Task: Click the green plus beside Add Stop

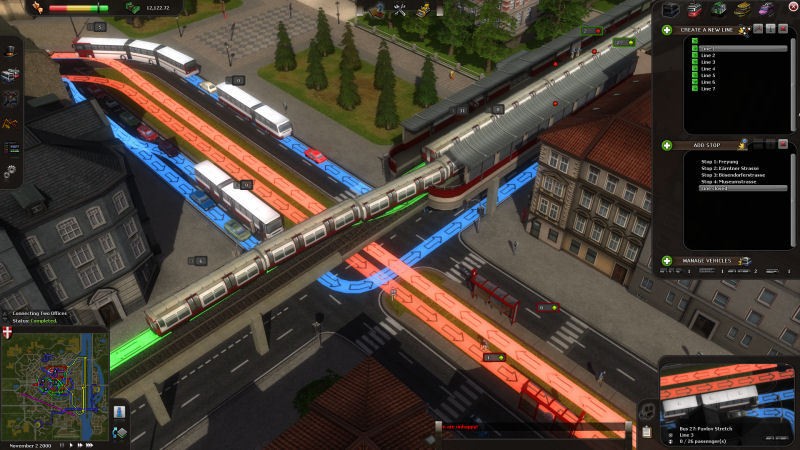Action: [667, 145]
